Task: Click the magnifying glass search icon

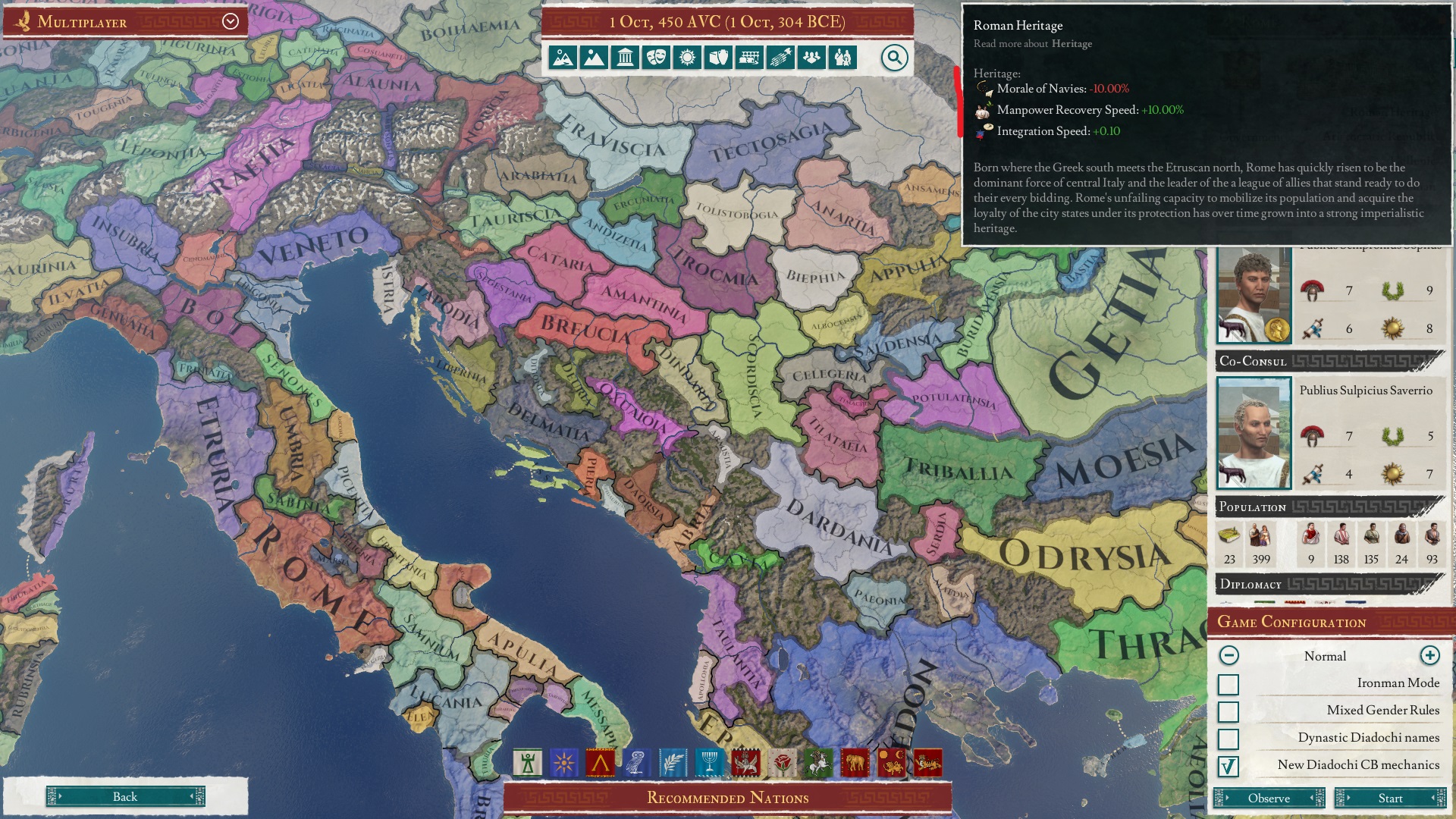Action: tap(893, 57)
